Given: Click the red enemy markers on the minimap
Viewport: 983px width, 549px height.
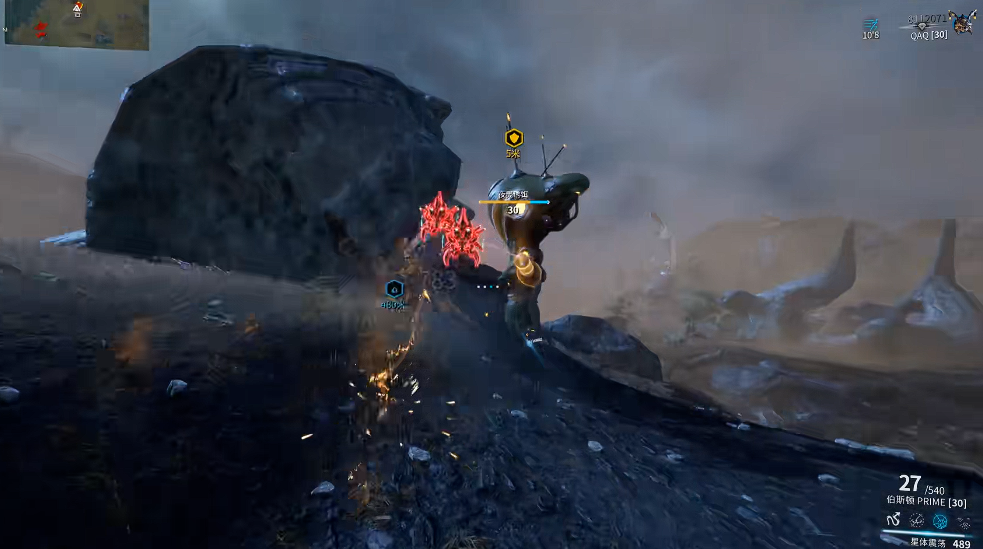Looking at the screenshot, I should pos(41,26).
